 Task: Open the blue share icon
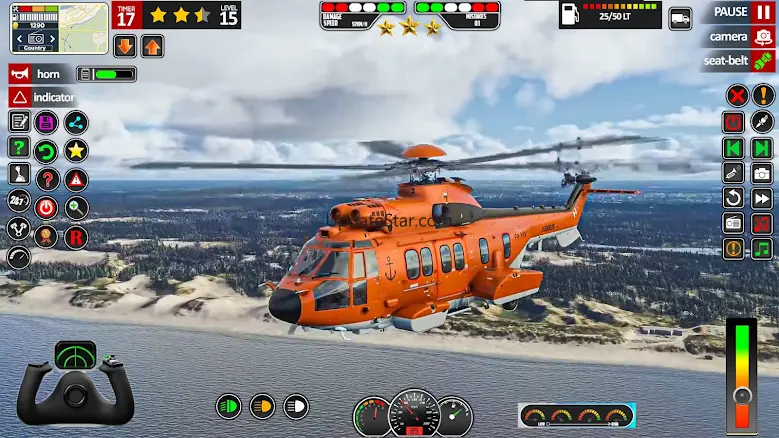pos(76,122)
